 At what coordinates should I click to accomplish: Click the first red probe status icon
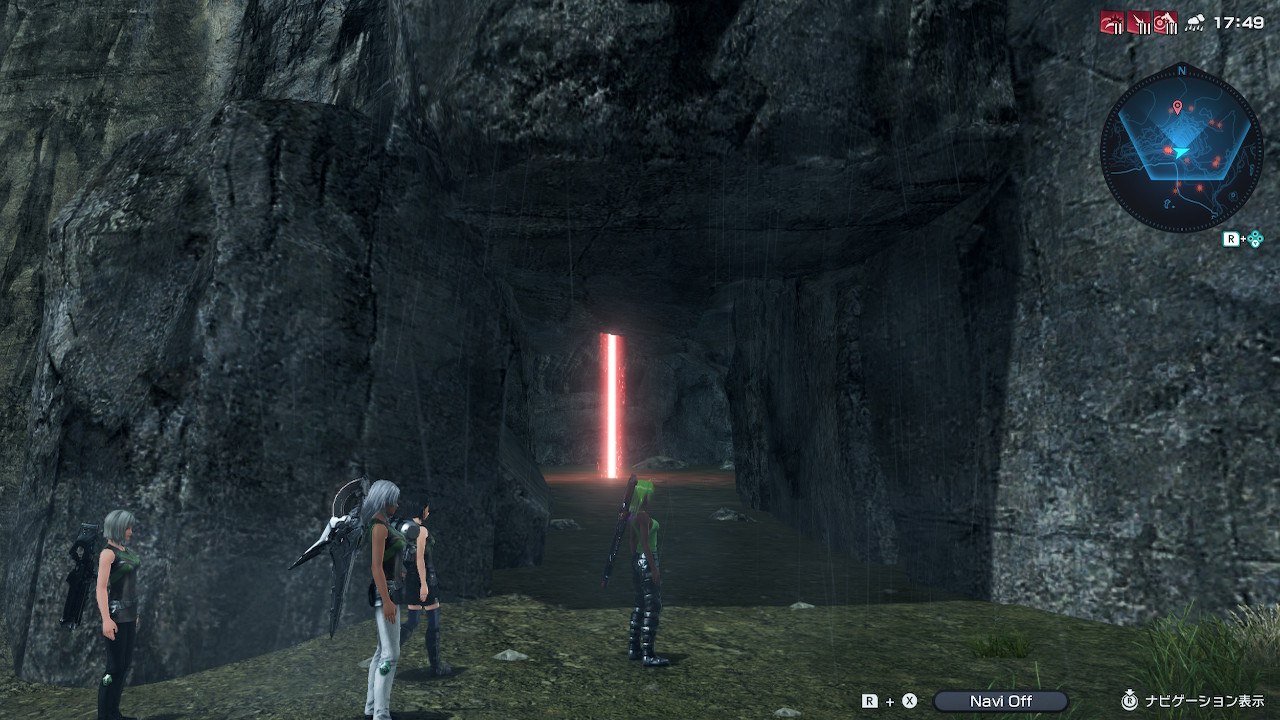click(x=1112, y=22)
